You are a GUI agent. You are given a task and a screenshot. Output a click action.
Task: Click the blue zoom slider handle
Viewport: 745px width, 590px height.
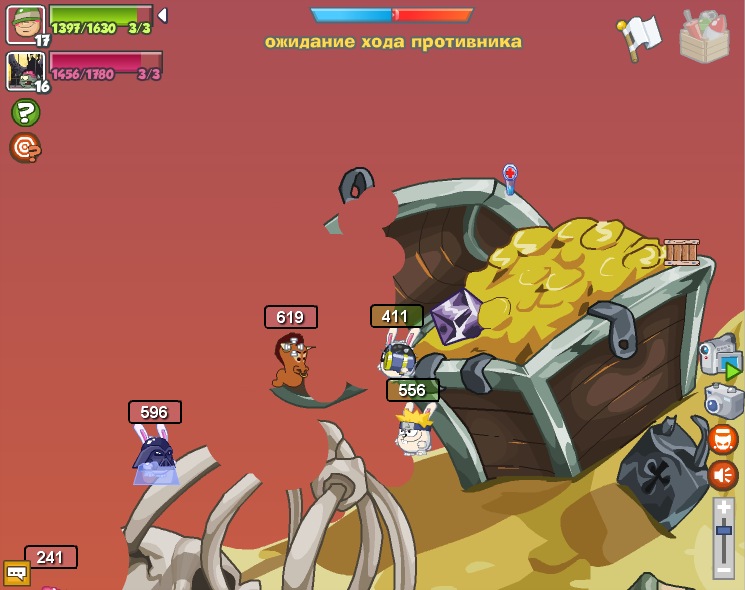click(723, 530)
